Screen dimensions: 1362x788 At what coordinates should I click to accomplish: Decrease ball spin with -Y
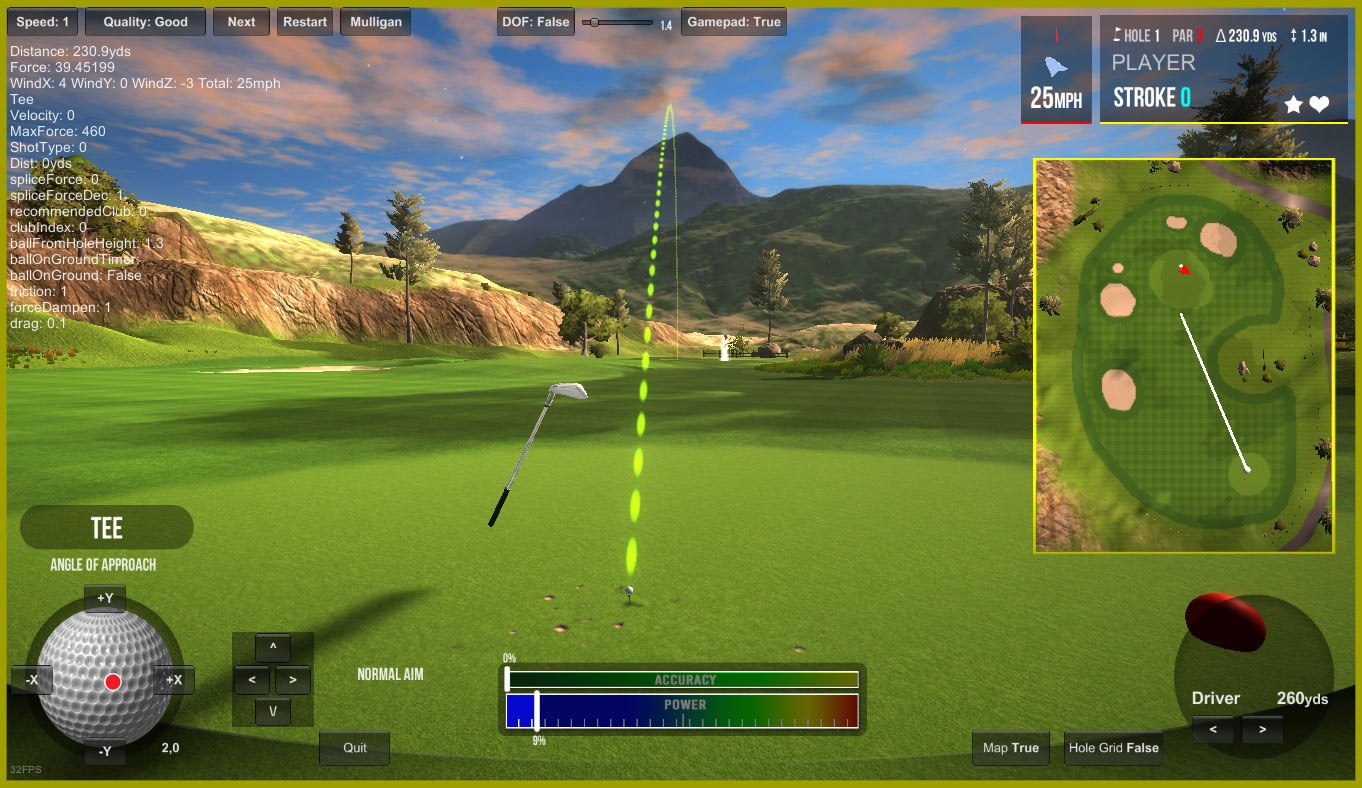[105, 751]
